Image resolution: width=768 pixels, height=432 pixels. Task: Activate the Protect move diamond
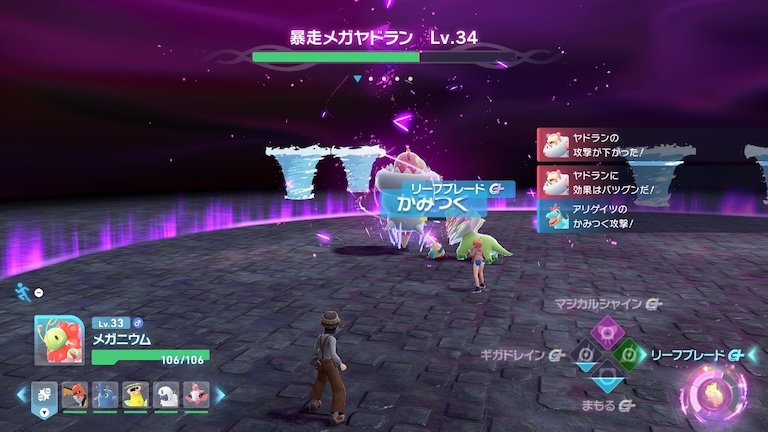coord(605,379)
